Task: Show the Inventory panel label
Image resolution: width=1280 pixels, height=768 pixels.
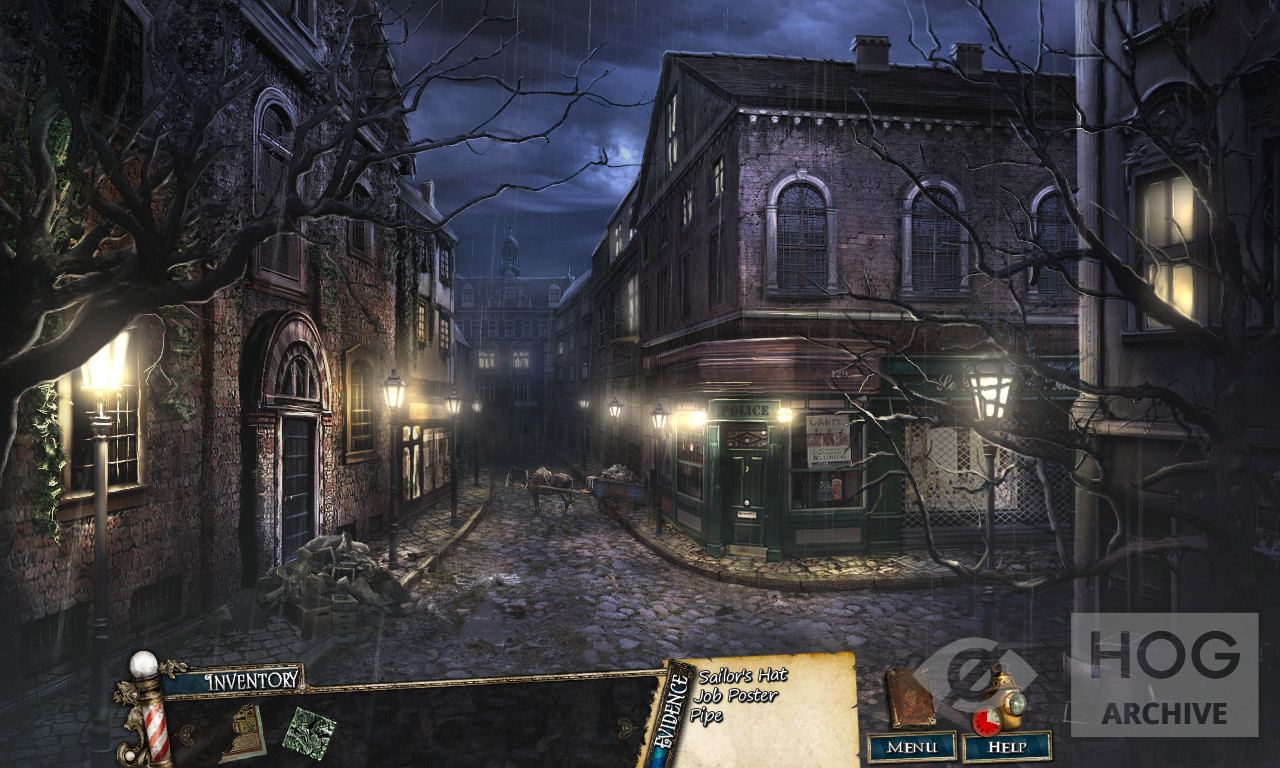Action: (x=252, y=680)
